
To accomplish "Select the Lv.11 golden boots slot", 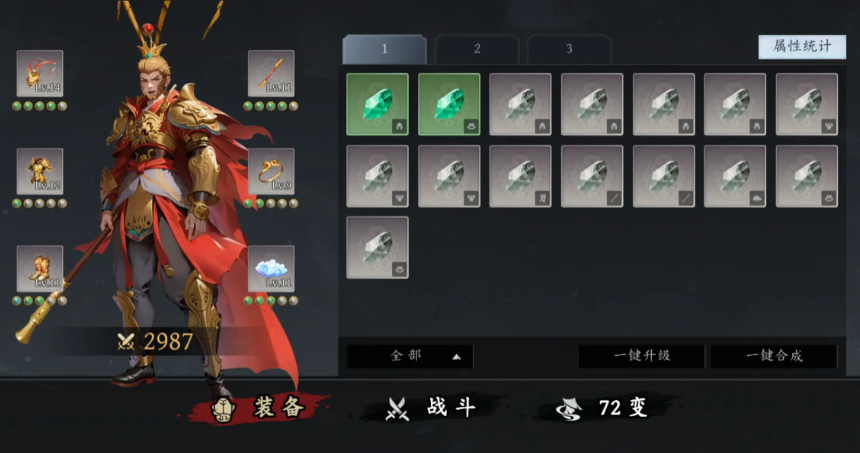I will coord(40,268).
